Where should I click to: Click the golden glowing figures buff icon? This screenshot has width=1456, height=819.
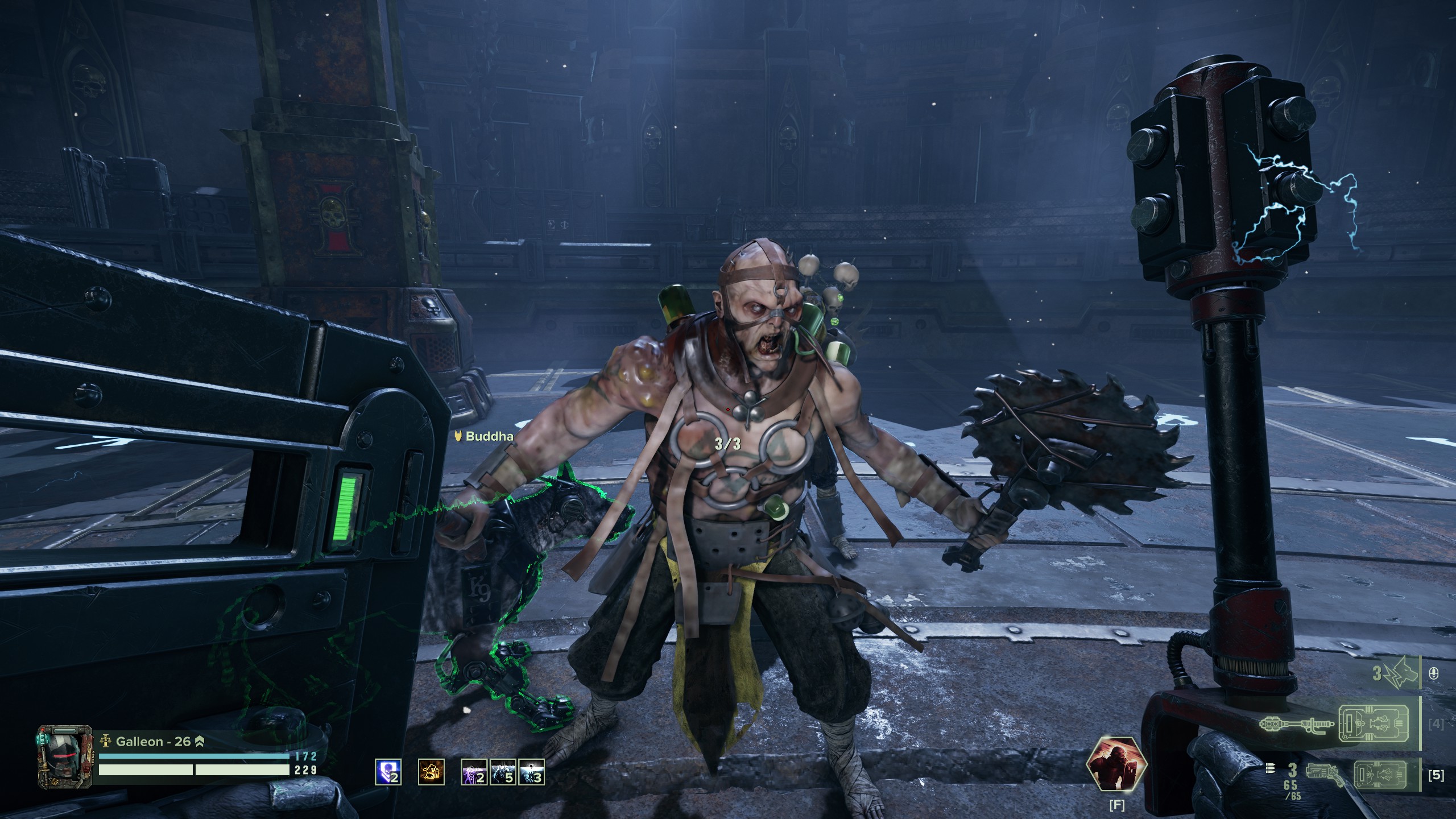(x=431, y=772)
